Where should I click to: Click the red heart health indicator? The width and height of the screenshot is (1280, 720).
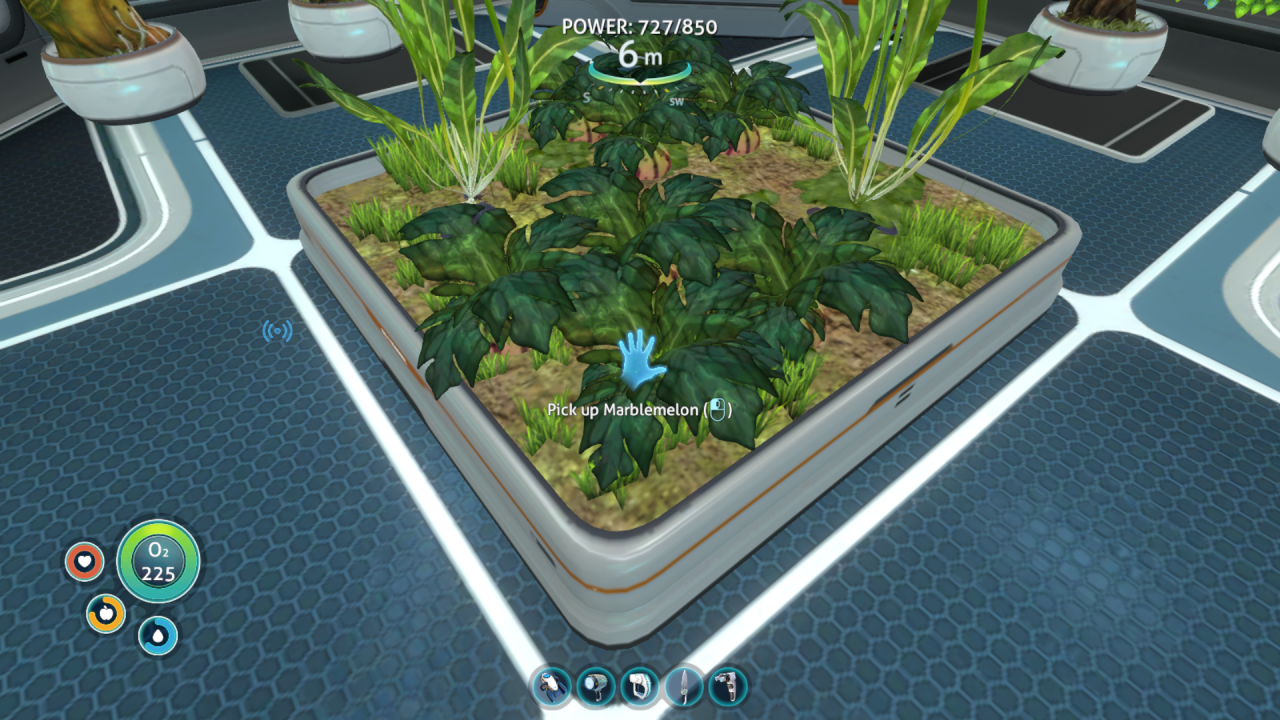(x=83, y=561)
